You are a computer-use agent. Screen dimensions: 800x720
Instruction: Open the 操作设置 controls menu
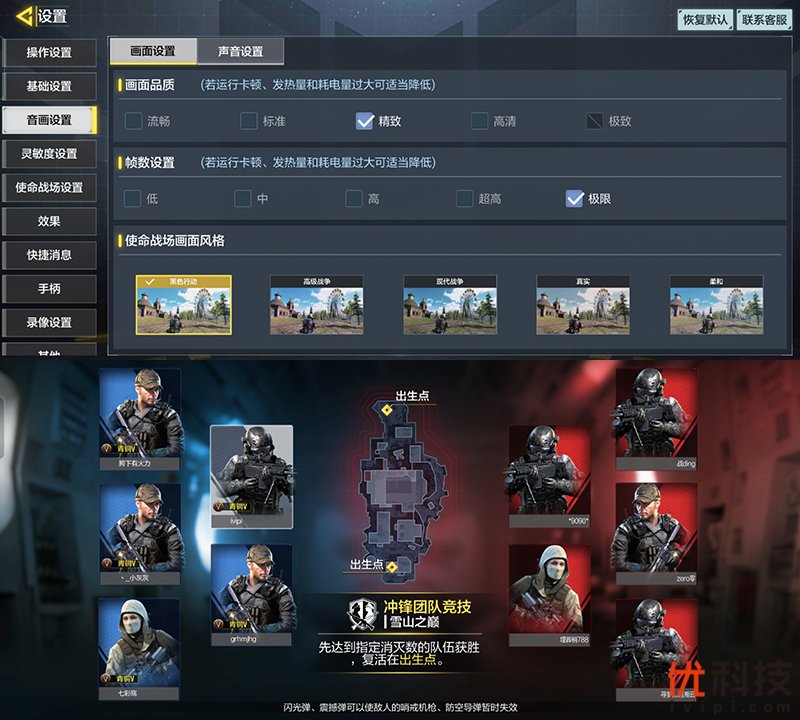(x=49, y=52)
